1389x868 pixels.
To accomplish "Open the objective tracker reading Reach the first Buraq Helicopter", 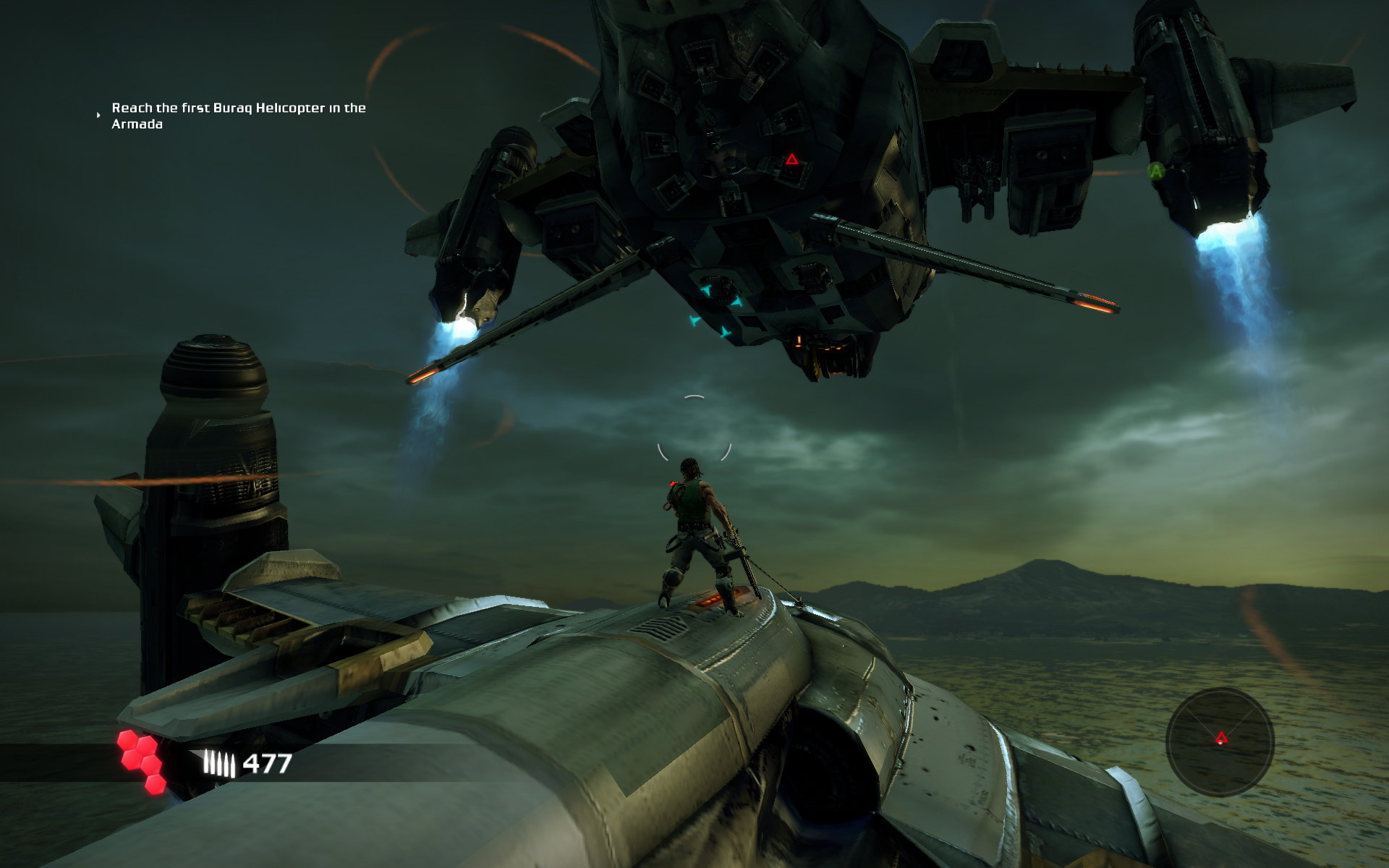I will tap(239, 109).
